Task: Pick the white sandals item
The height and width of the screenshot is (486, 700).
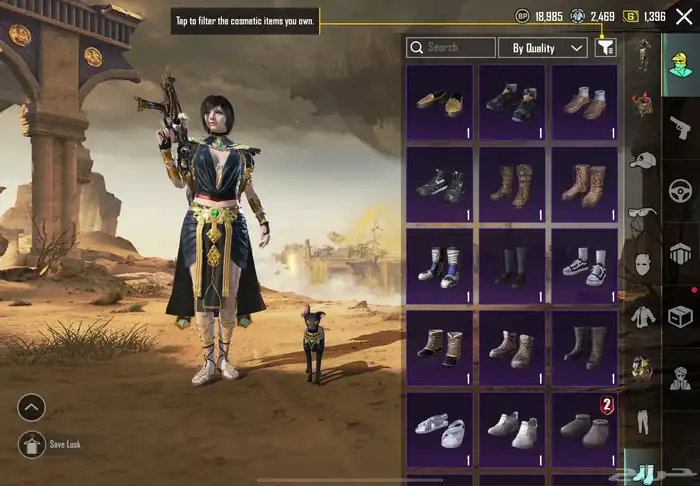Action: 440,428
